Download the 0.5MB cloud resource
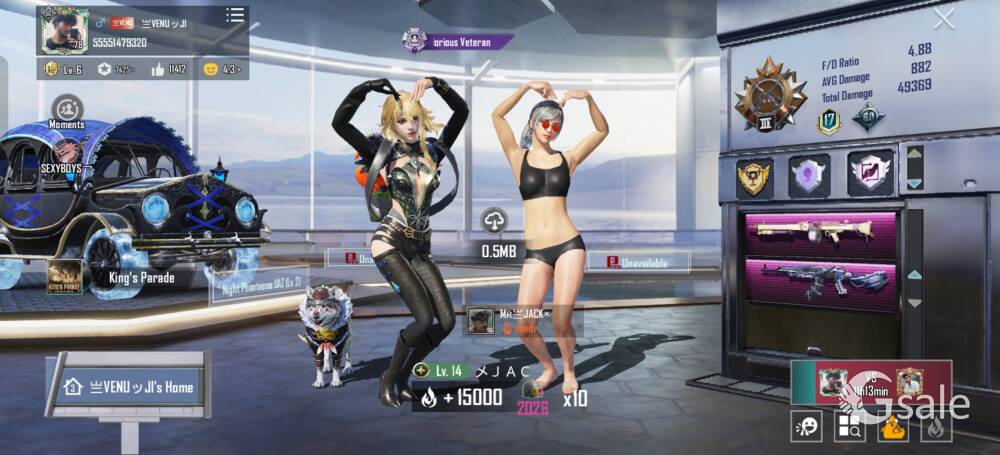This screenshot has height=455, width=1000. [495, 221]
